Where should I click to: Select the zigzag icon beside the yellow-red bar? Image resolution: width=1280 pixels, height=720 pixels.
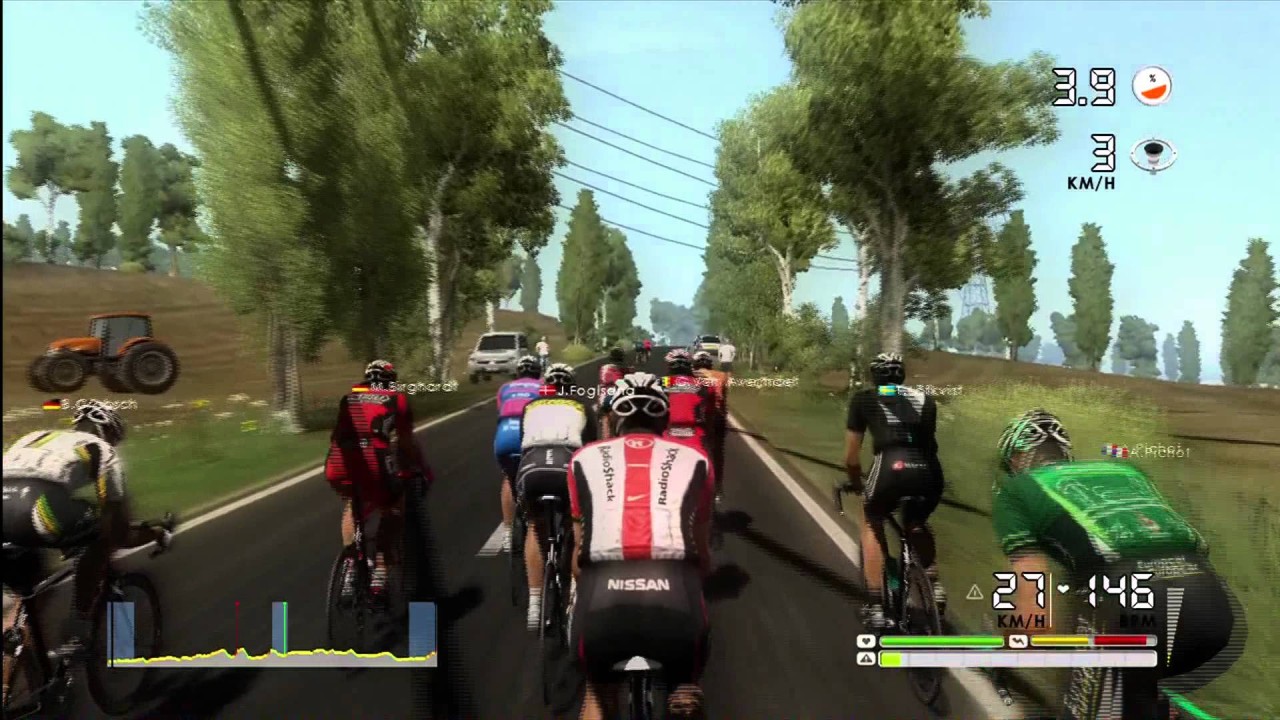[x=1018, y=641]
